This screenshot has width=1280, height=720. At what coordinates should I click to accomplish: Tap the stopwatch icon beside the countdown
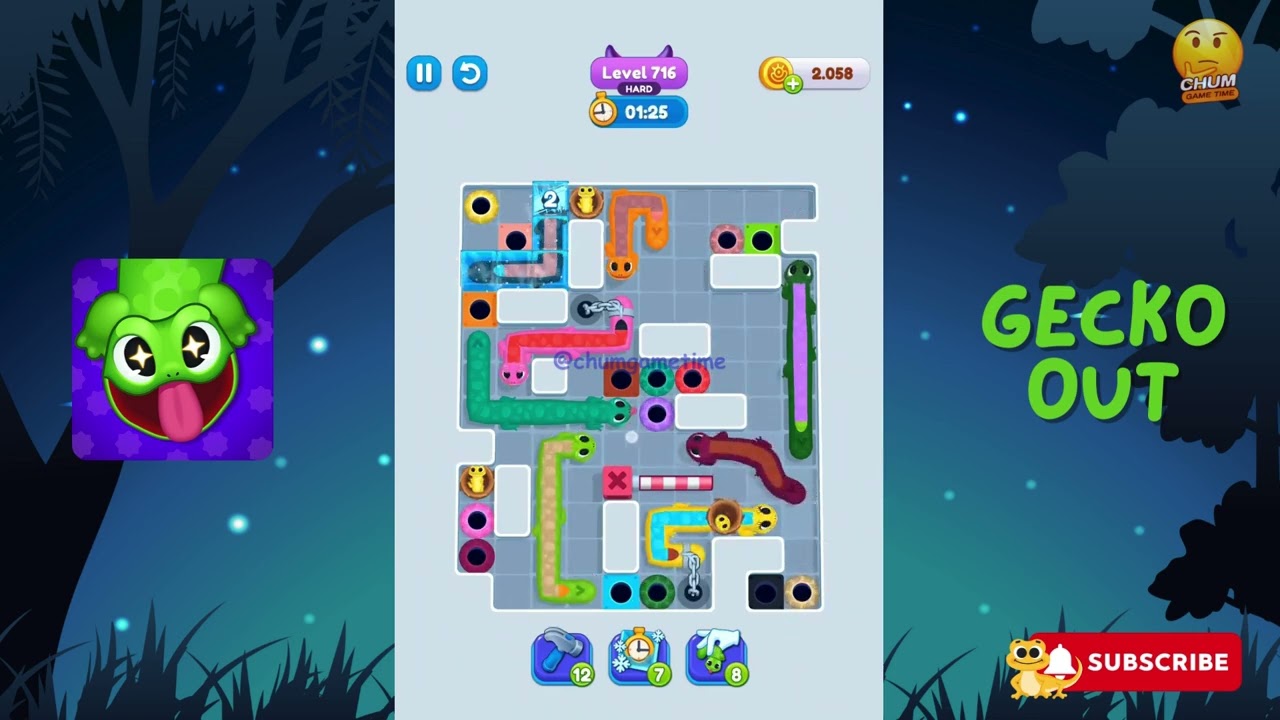point(601,112)
